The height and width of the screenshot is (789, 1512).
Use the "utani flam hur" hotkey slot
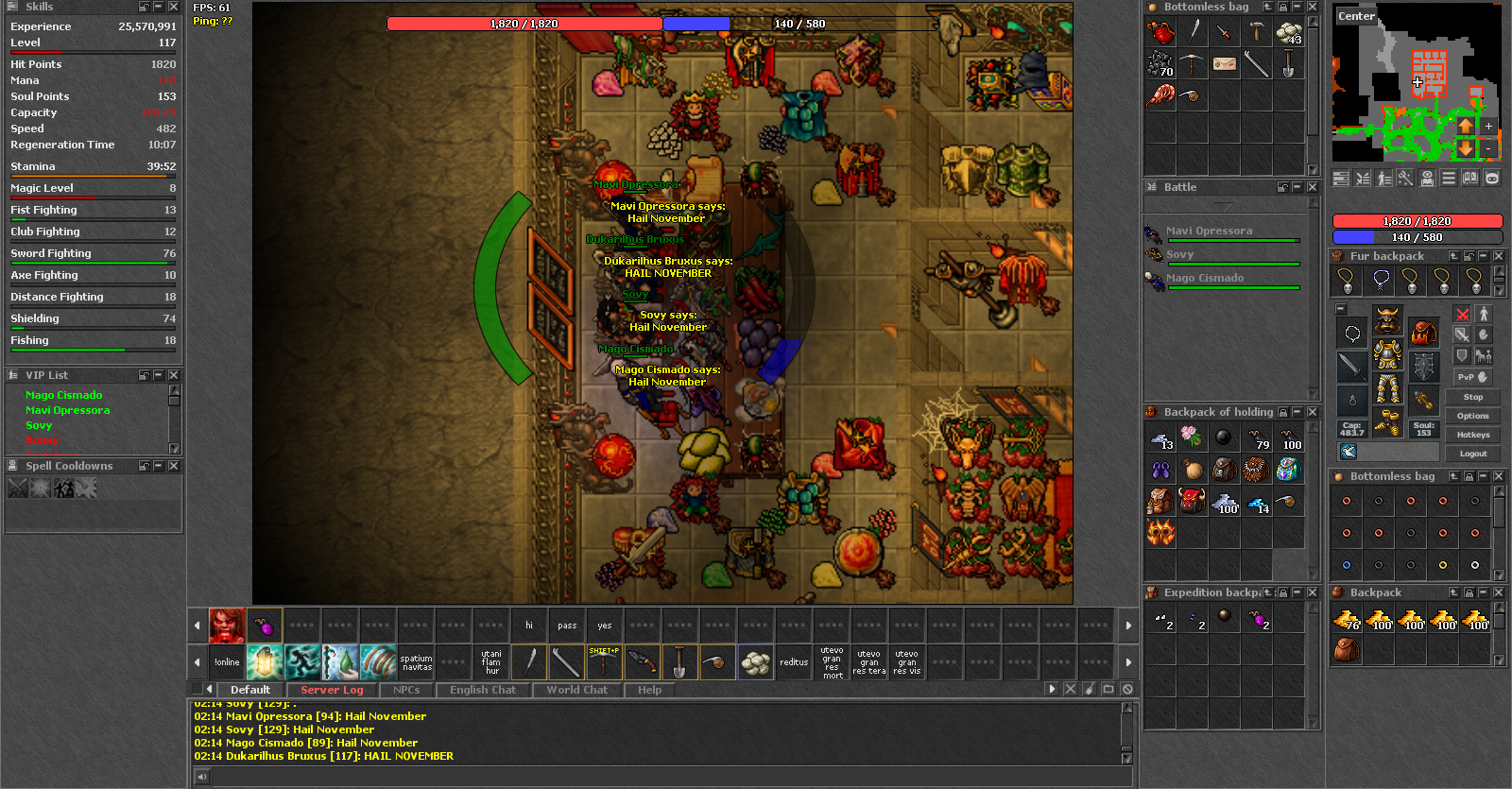(491, 662)
